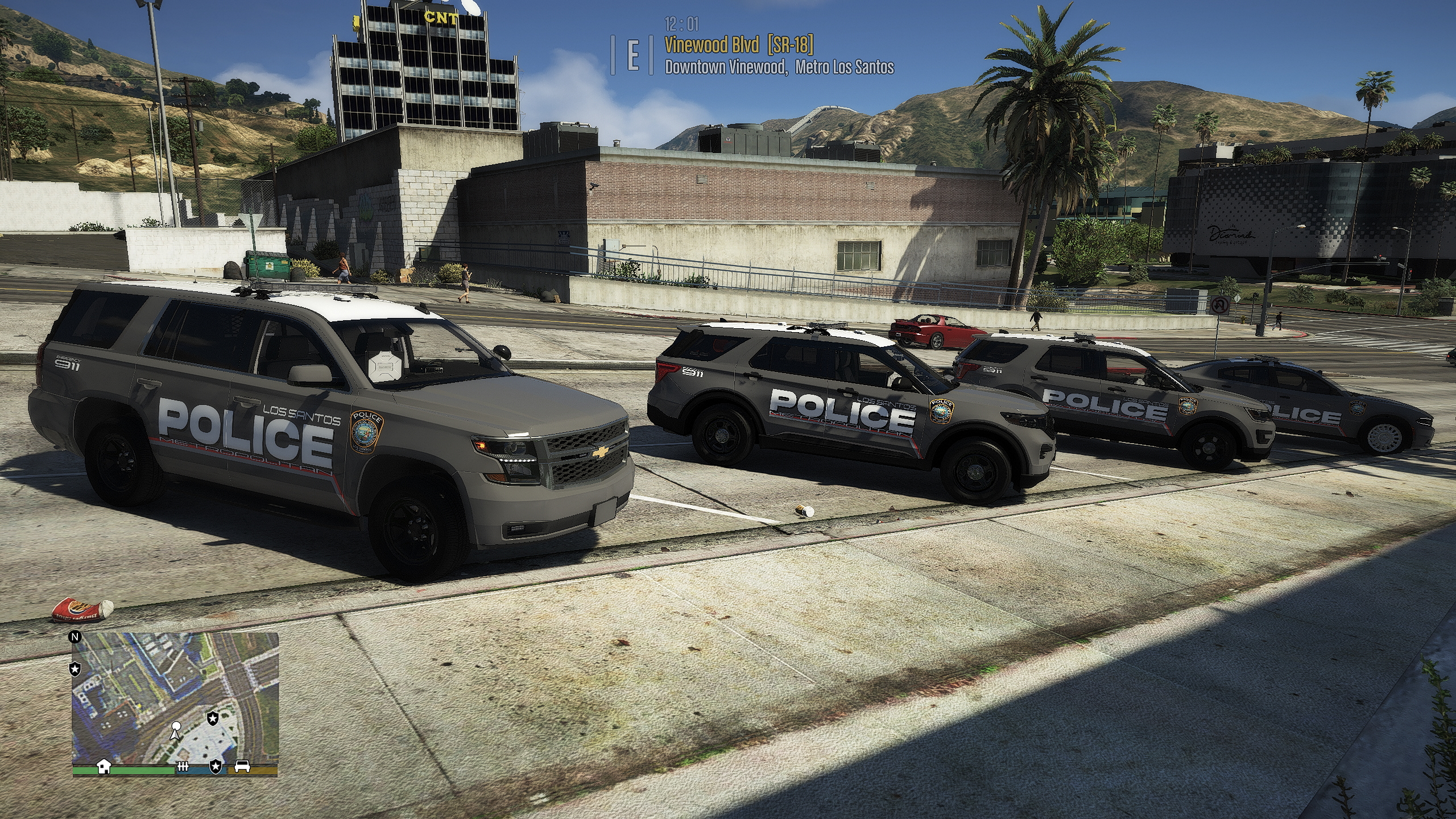Select the police shield blip nearest the player arrow
Image resolution: width=1456 pixels, height=819 pixels.
212,718
